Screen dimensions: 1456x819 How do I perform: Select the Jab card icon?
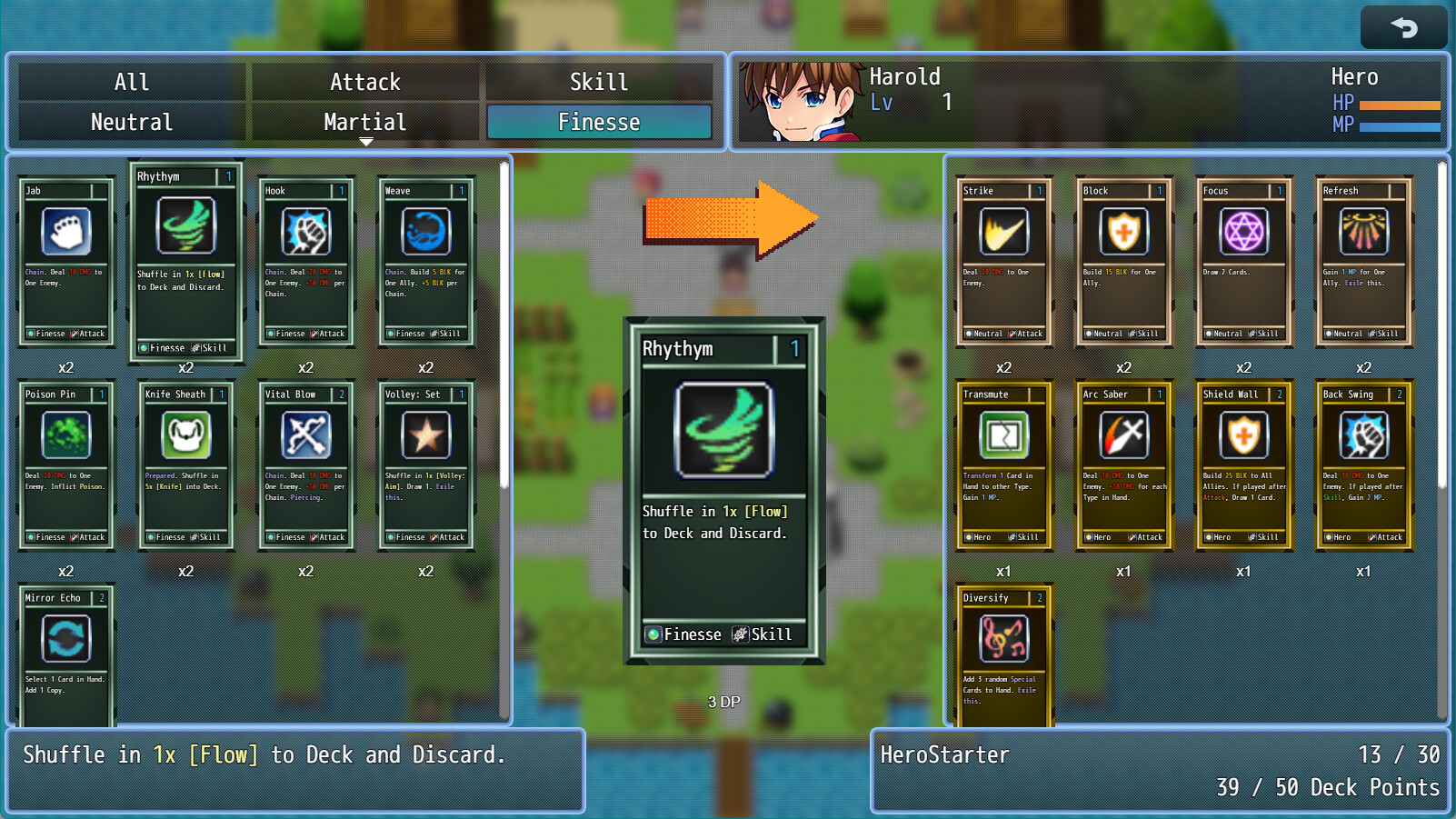coord(65,231)
